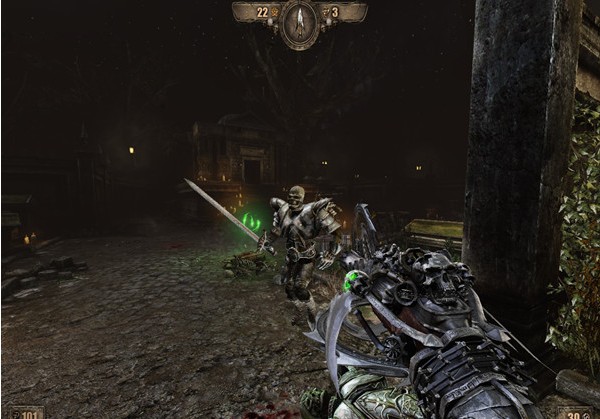Click the compass arrow at top center
This screenshot has height=419, width=600.
pyautogui.click(x=300, y=22)
